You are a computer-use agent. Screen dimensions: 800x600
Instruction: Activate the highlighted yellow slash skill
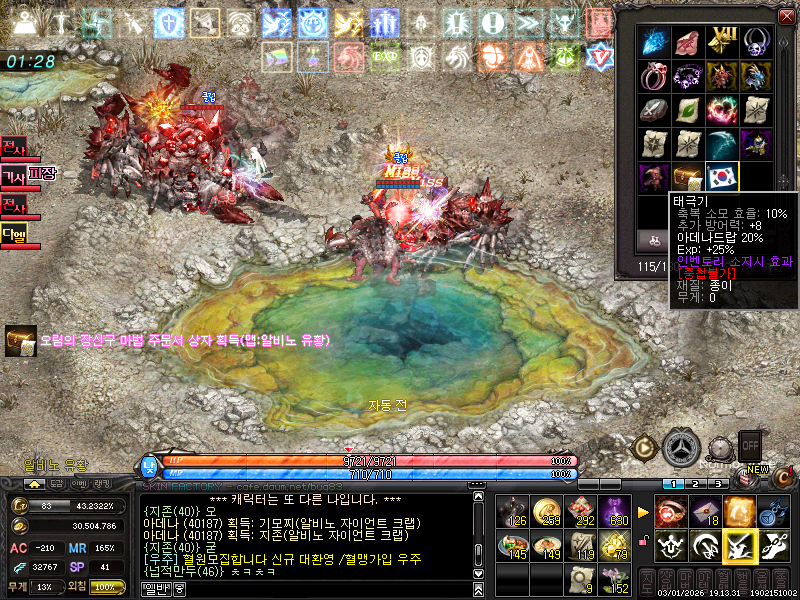click(739, 546)
